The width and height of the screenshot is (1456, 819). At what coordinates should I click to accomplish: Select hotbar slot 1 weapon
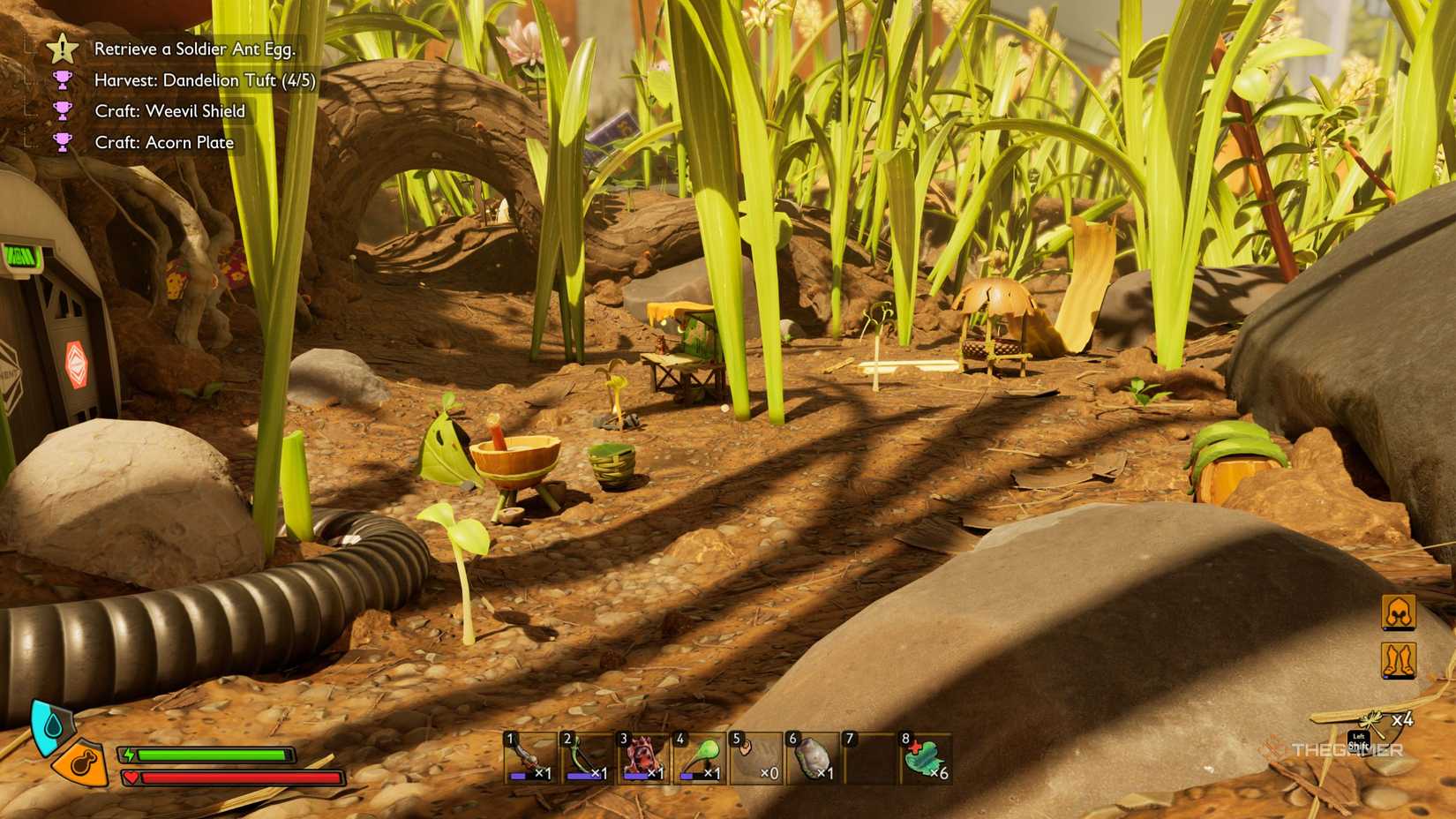pos(529,758)
